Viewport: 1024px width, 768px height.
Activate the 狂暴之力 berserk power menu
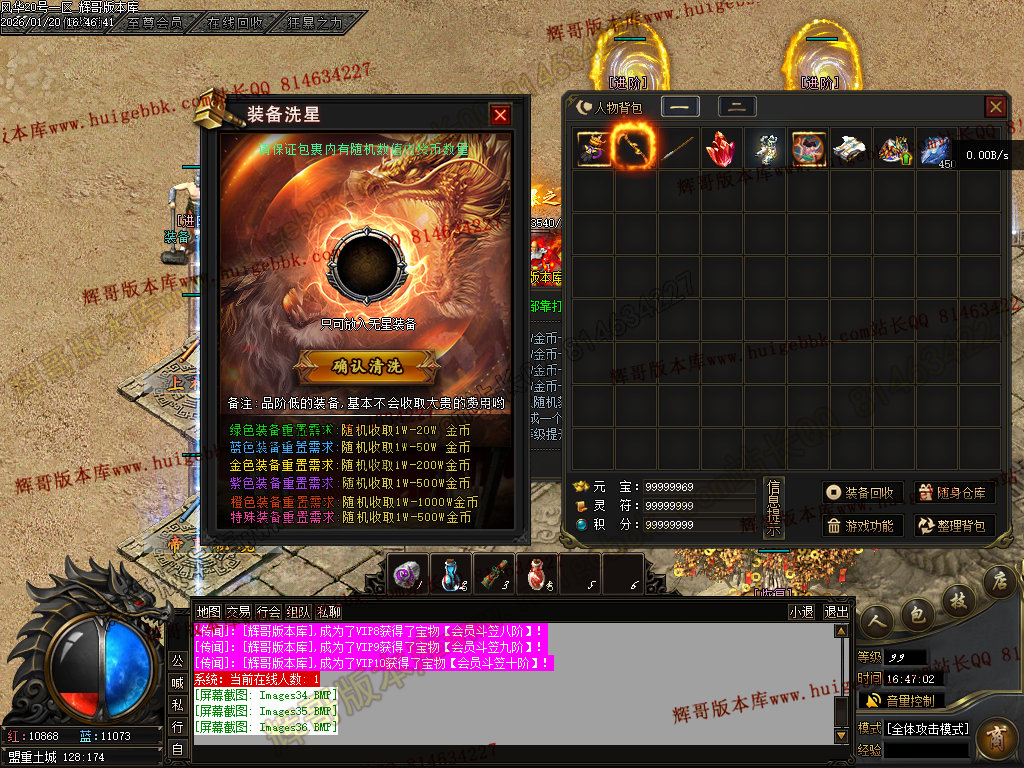point(313,22)
